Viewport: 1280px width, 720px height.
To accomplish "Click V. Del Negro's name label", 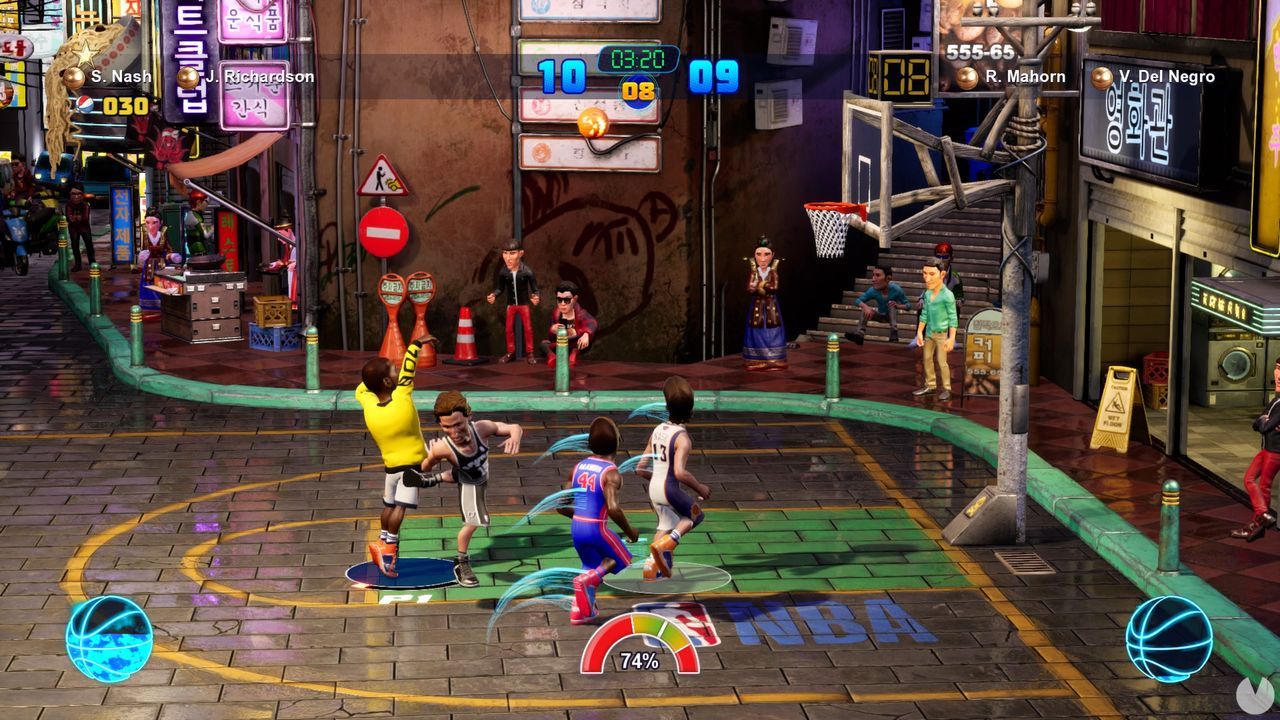I will (x=1168, y=76).
